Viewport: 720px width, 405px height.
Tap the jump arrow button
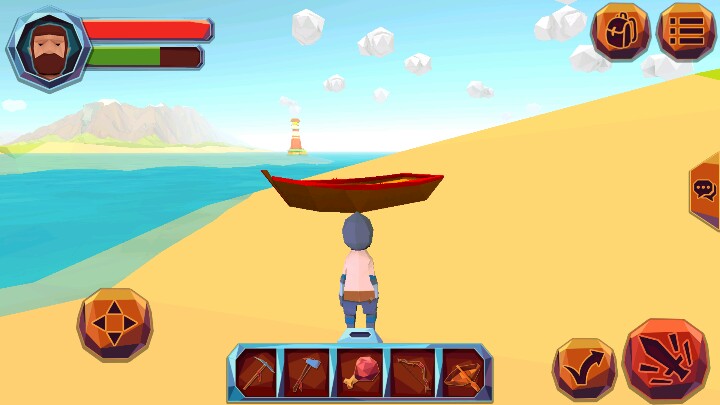(x=584, y=368)
